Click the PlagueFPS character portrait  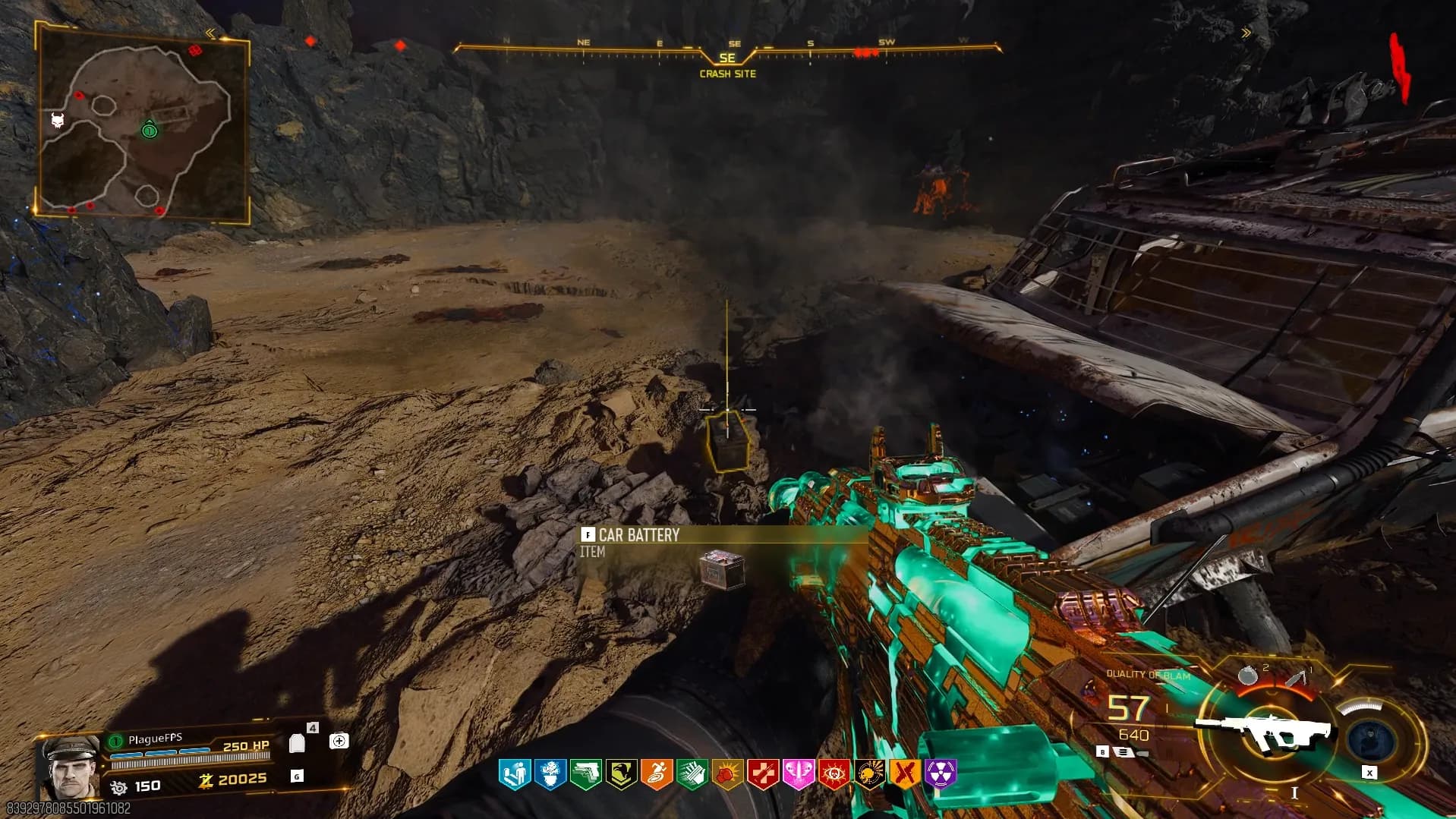coord(71,765)
